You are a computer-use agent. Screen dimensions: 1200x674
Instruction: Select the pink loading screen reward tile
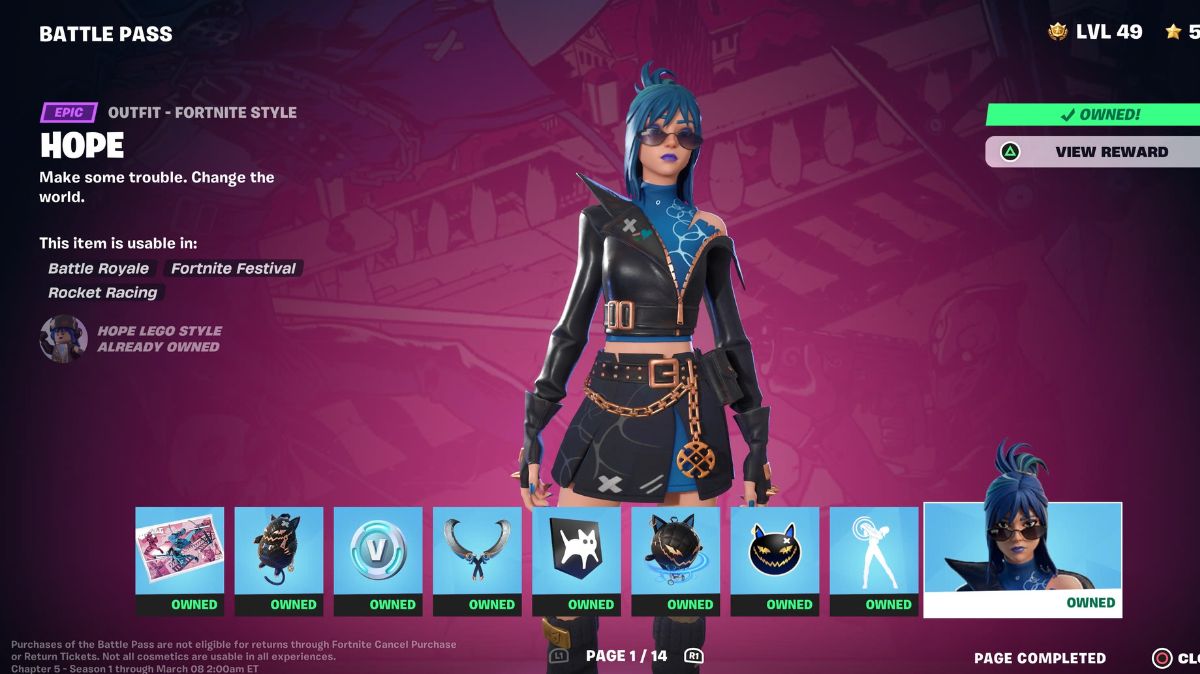pos(180,560)
